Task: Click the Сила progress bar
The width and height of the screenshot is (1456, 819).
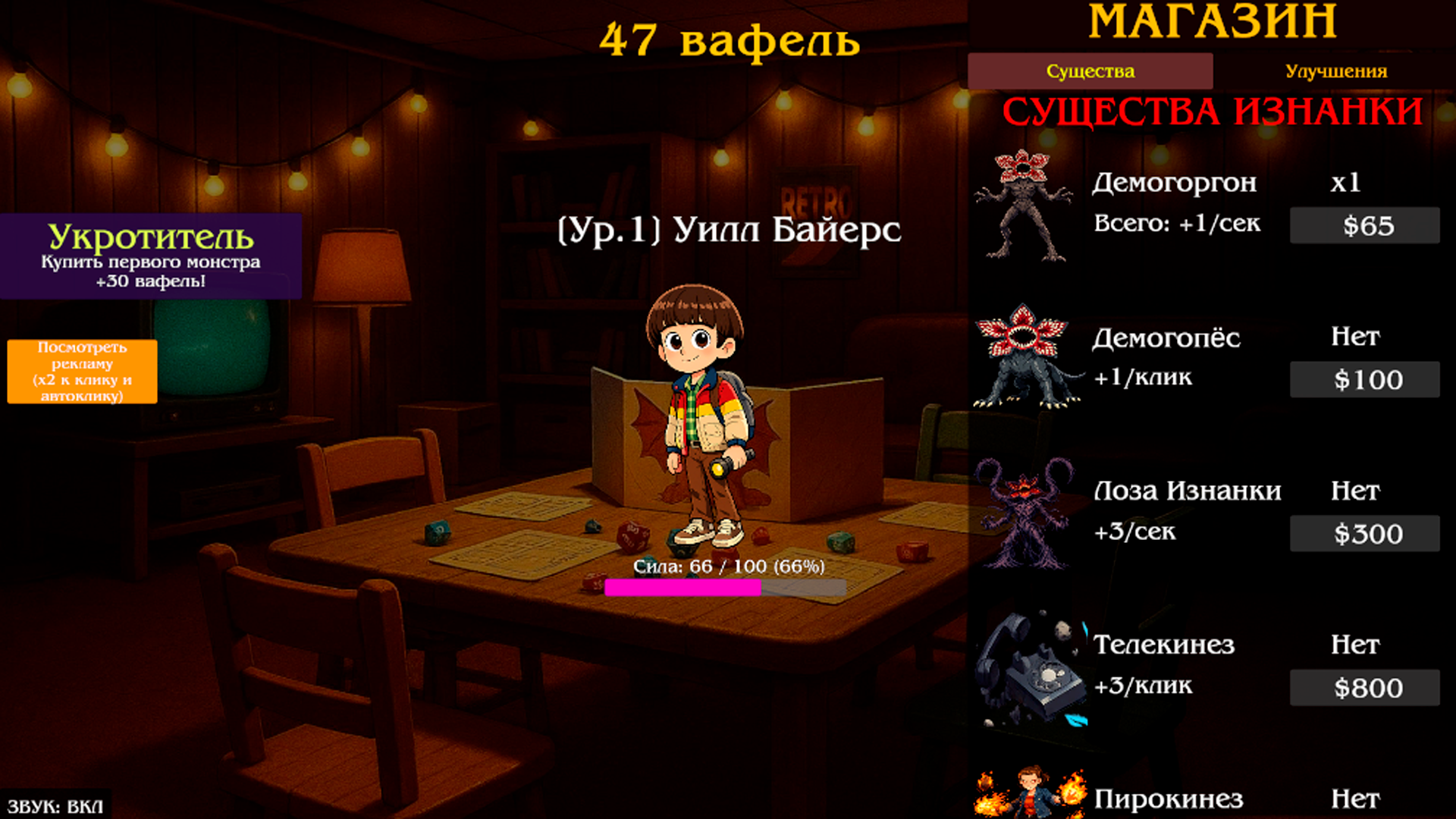Action: pos(723,588)
